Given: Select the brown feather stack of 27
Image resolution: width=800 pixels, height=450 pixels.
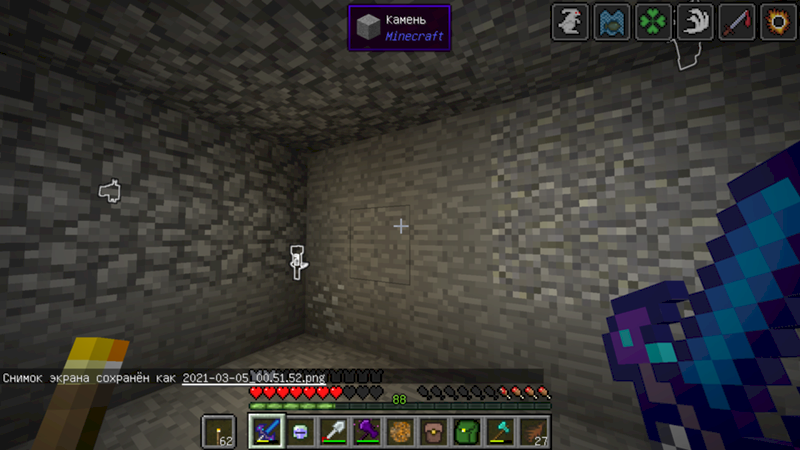Looking at the screenshot, I should [x=535, y=432].
